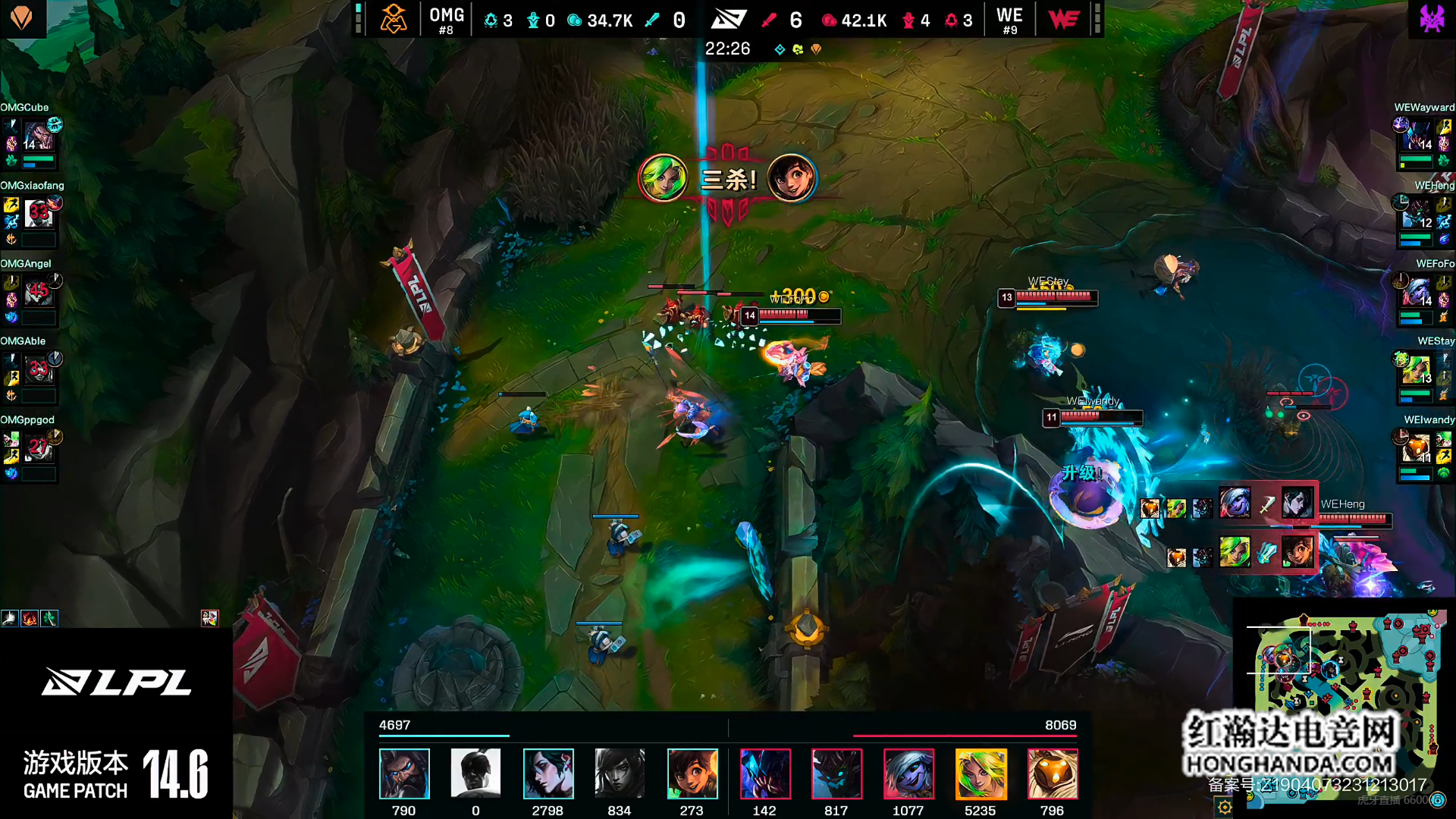Choose Bard's portrait showing 796 damage
This screenshot has height=819, width=1456.
[1052, 773]
